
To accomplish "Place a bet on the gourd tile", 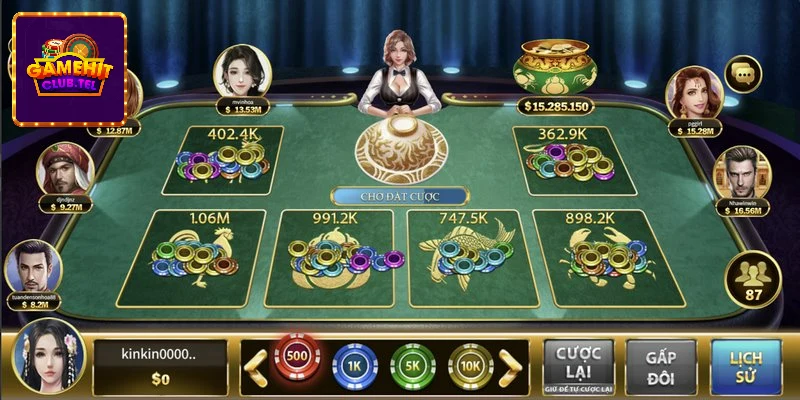I will pos(336,256).
